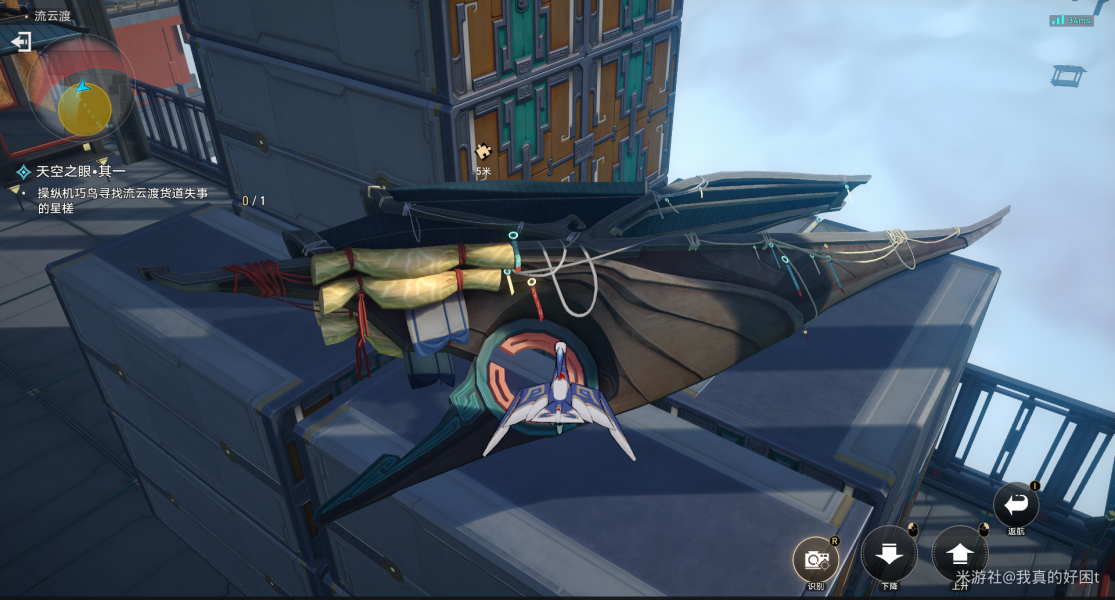Click the puzzle piece marker labeled 5米
Viewport: 1115px width, 600px height.
click(484, 153)
